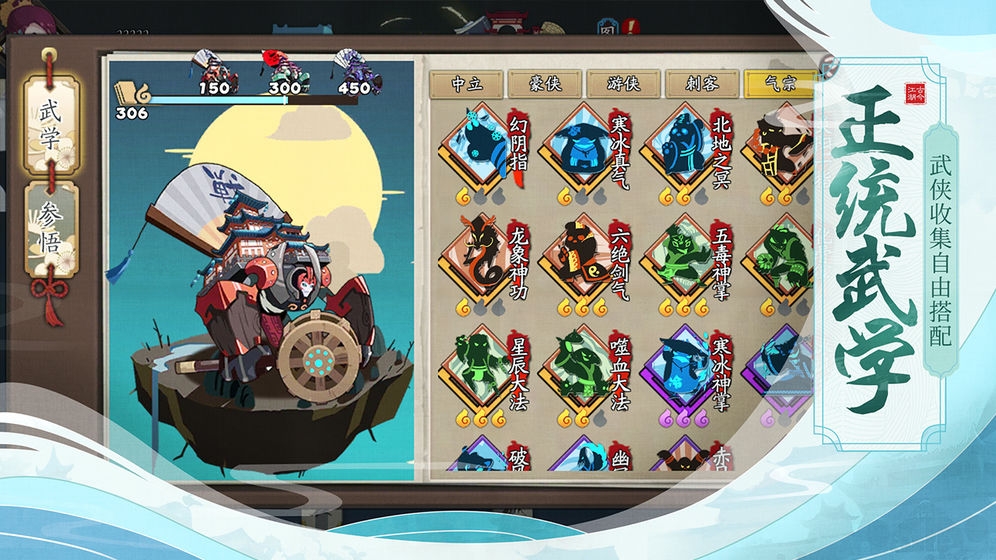The image size is (996, 560).
Task: Select the 气宗 category tab
Action: tap(780, 84)
